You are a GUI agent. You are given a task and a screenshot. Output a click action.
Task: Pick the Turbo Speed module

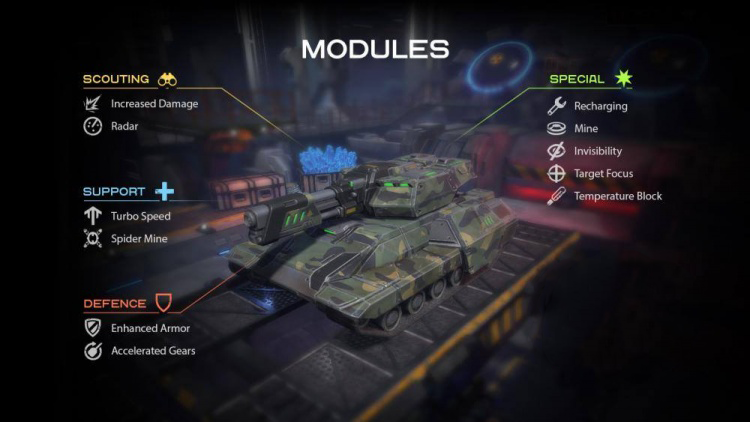(x=140, y=216)
